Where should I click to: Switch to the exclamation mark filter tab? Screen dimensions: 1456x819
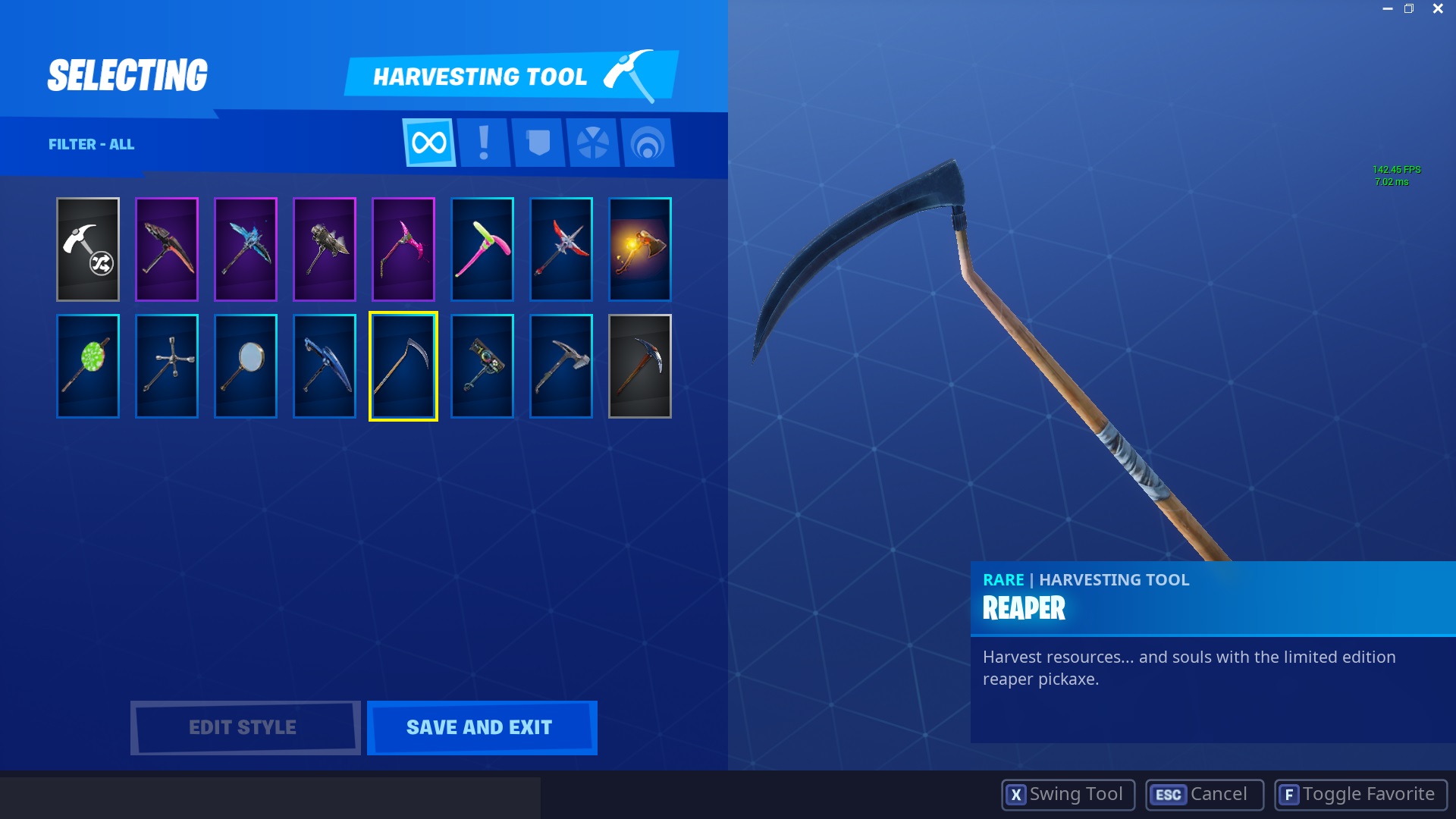[x=484, y=143]
